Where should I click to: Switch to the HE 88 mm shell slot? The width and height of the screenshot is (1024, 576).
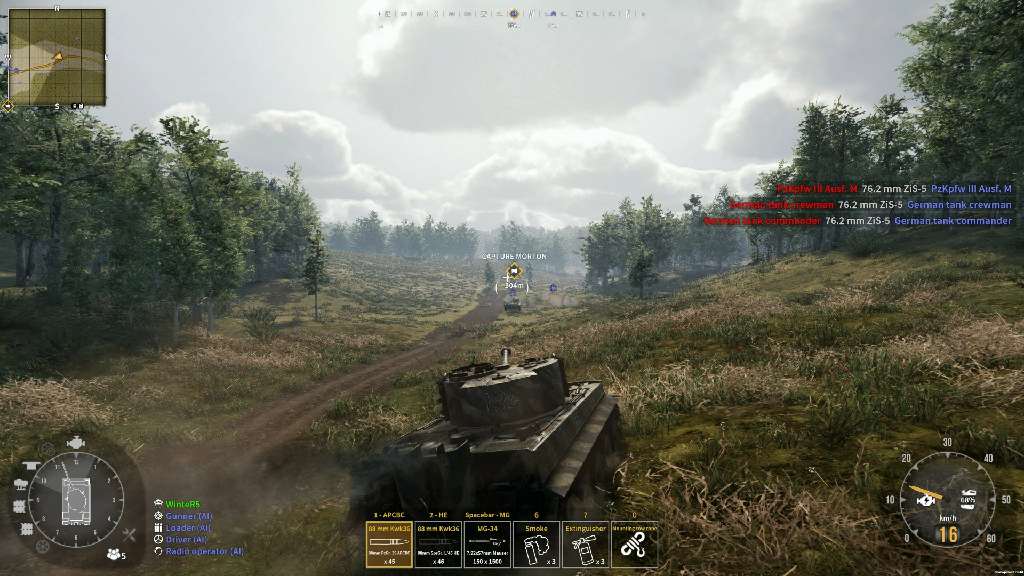438,545
